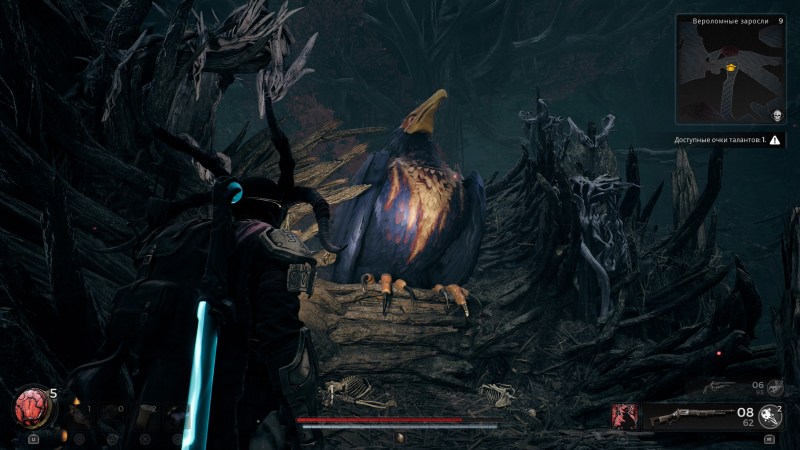The image size is (800, 450).
Task: Activate the shotgun's weapon mod icon
Action: (x=769, y=415)
